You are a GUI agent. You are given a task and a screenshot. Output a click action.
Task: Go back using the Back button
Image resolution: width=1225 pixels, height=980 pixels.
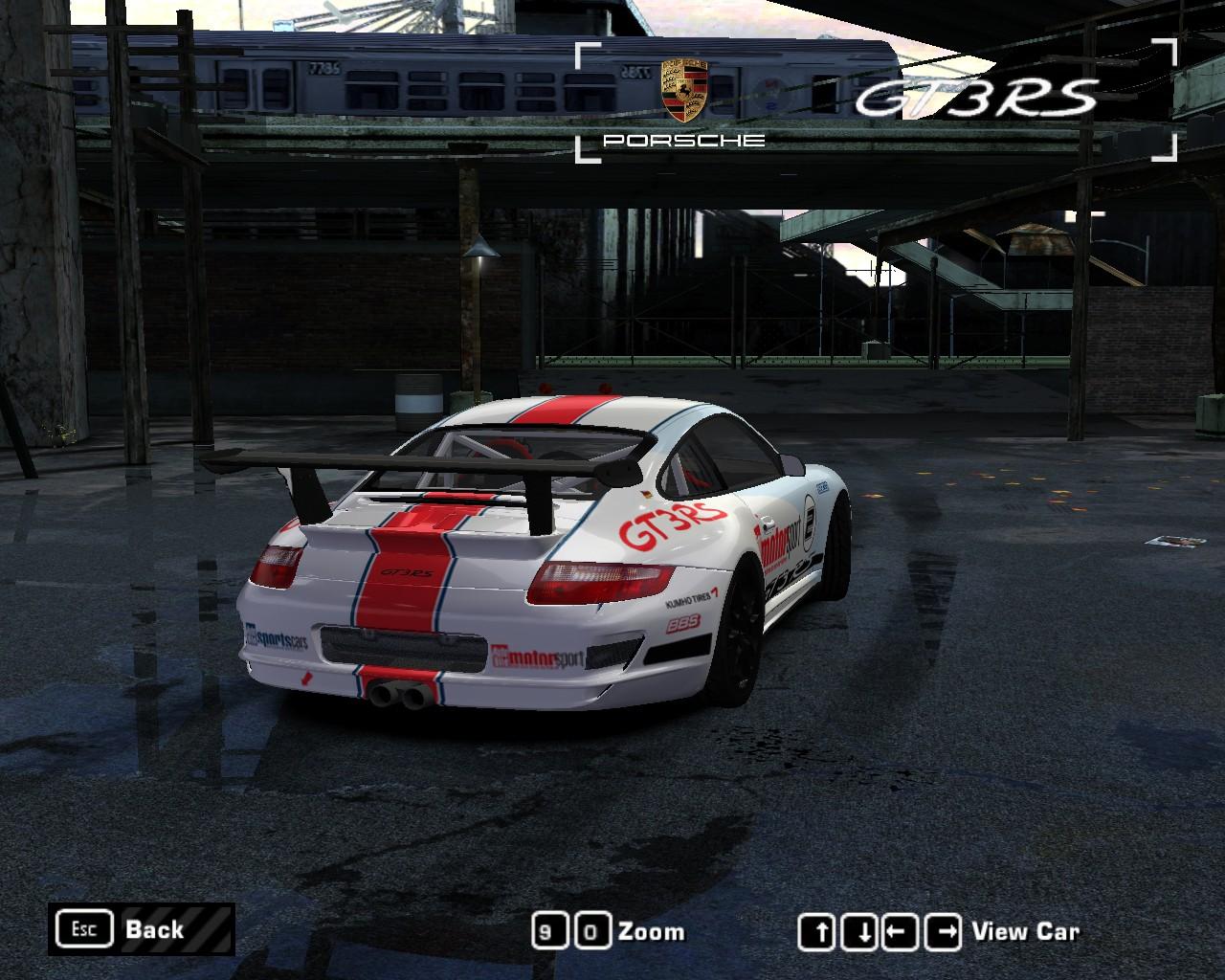click(141, 929)
